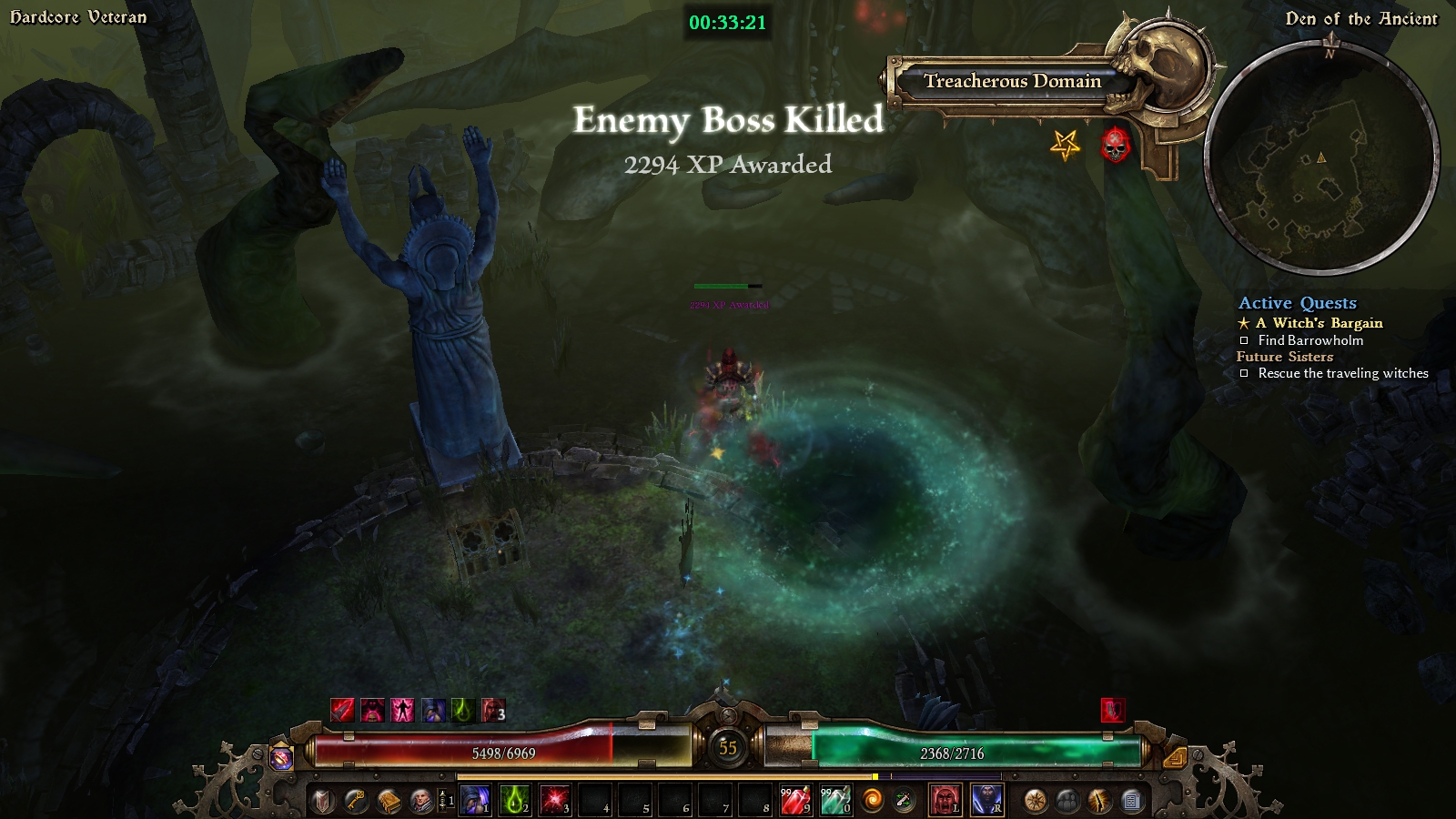
Task: Activate the green flame skill in slot 2
Action: pos(514,801)
